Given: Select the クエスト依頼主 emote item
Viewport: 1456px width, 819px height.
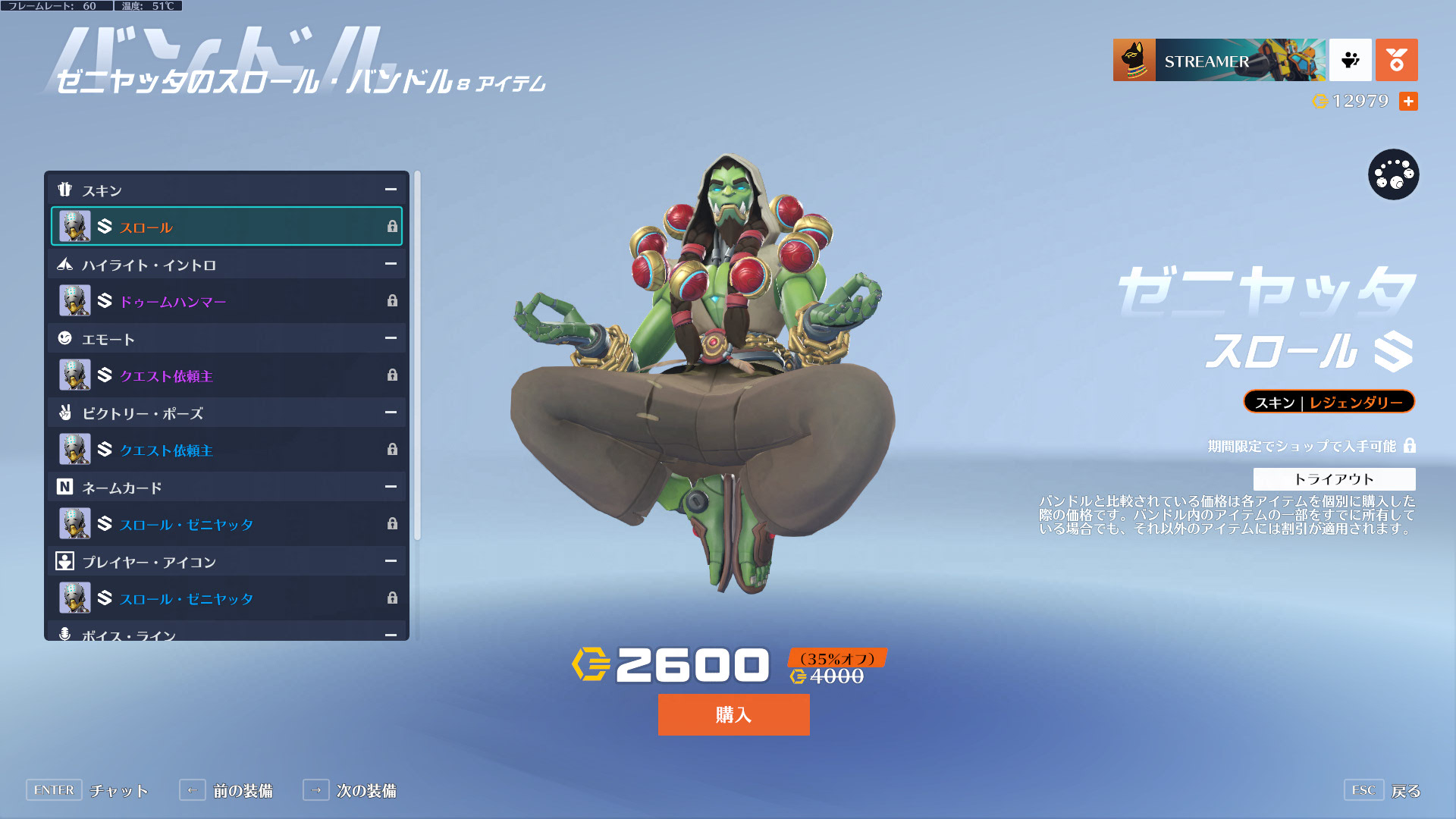Looking at the screenshot, I should point(226,375).
